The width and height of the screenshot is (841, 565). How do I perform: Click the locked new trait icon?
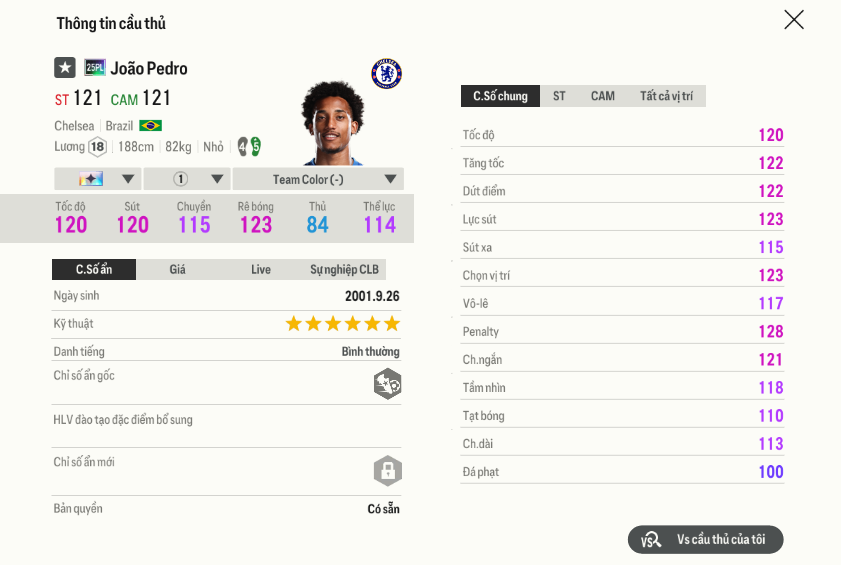pos(387,470)
